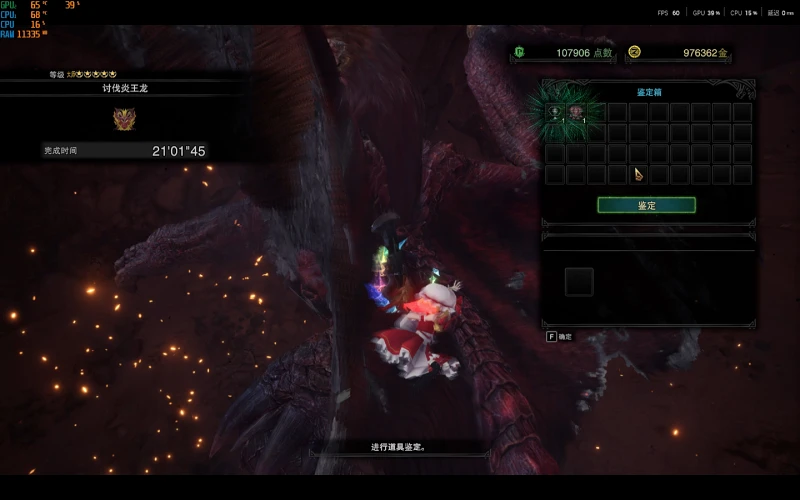Select the red item in the appraisal box
800x500 pixels.
coord(576,112)
